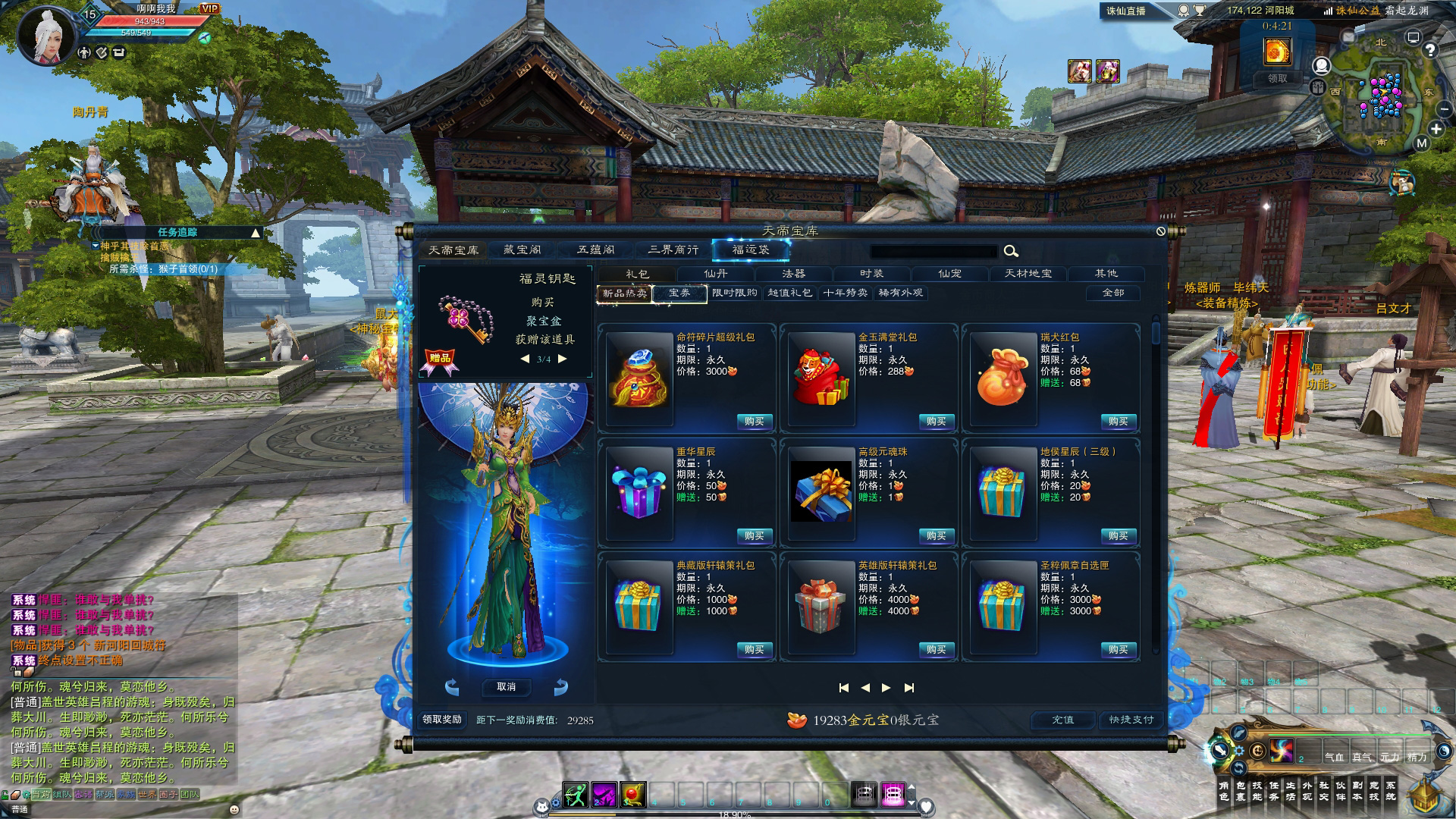Show the 时装 category
The height and width of the screenshot is (819, 1456).
871,274
